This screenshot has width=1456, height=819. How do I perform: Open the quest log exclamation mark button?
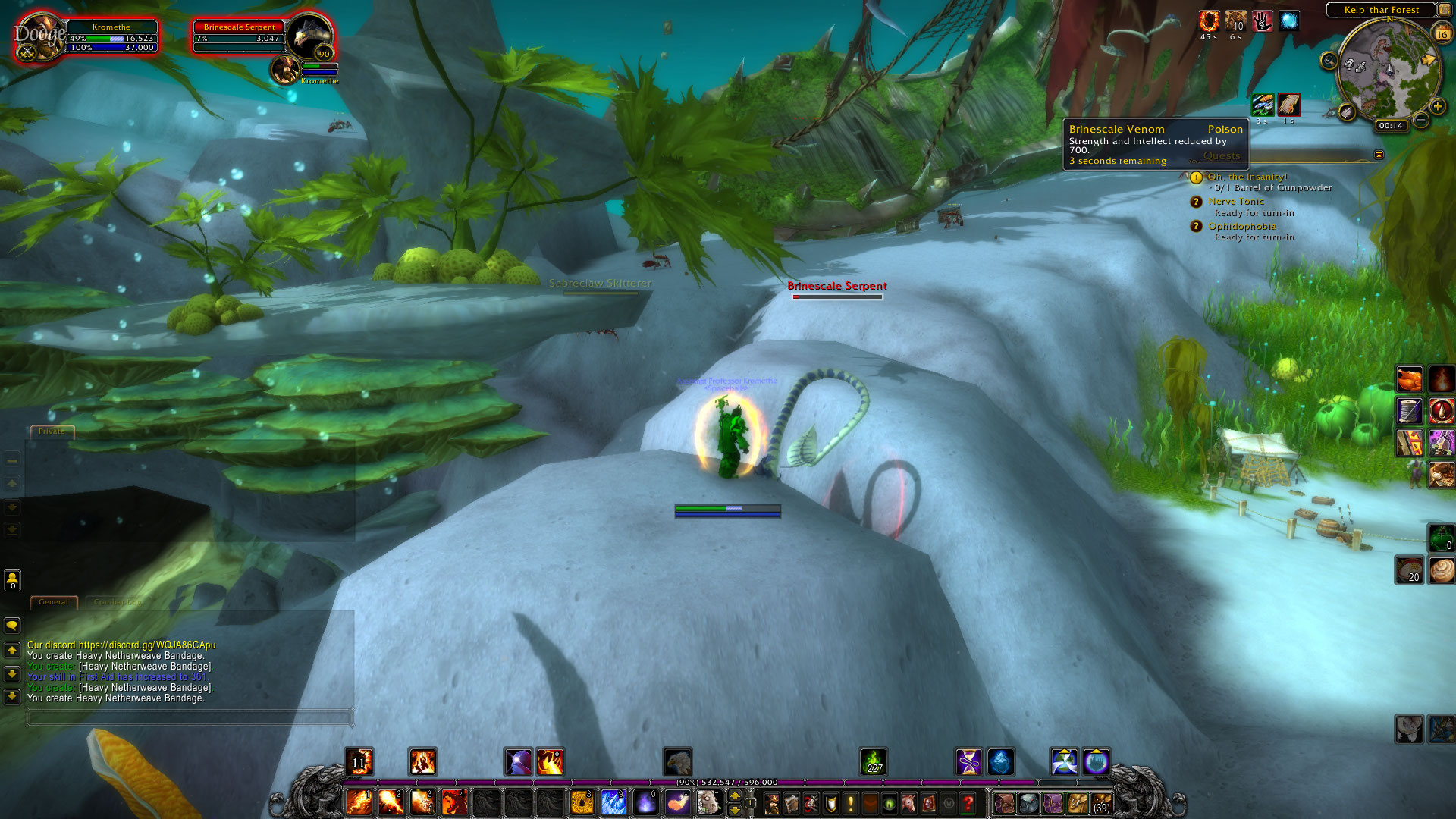850,803
